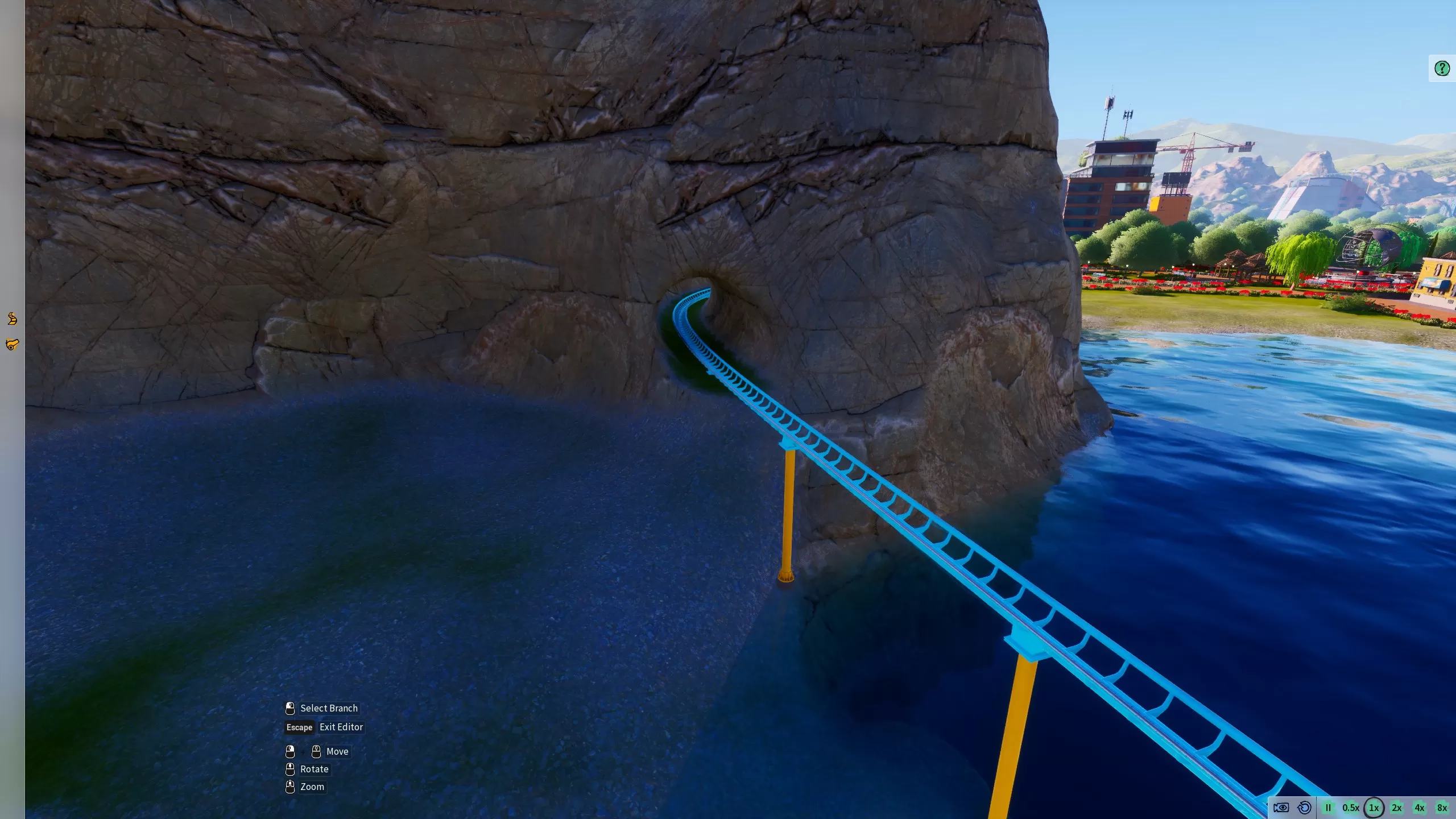Open the help question-mark button
This screenshot has width=1456, height=819.
(1442, 69)
